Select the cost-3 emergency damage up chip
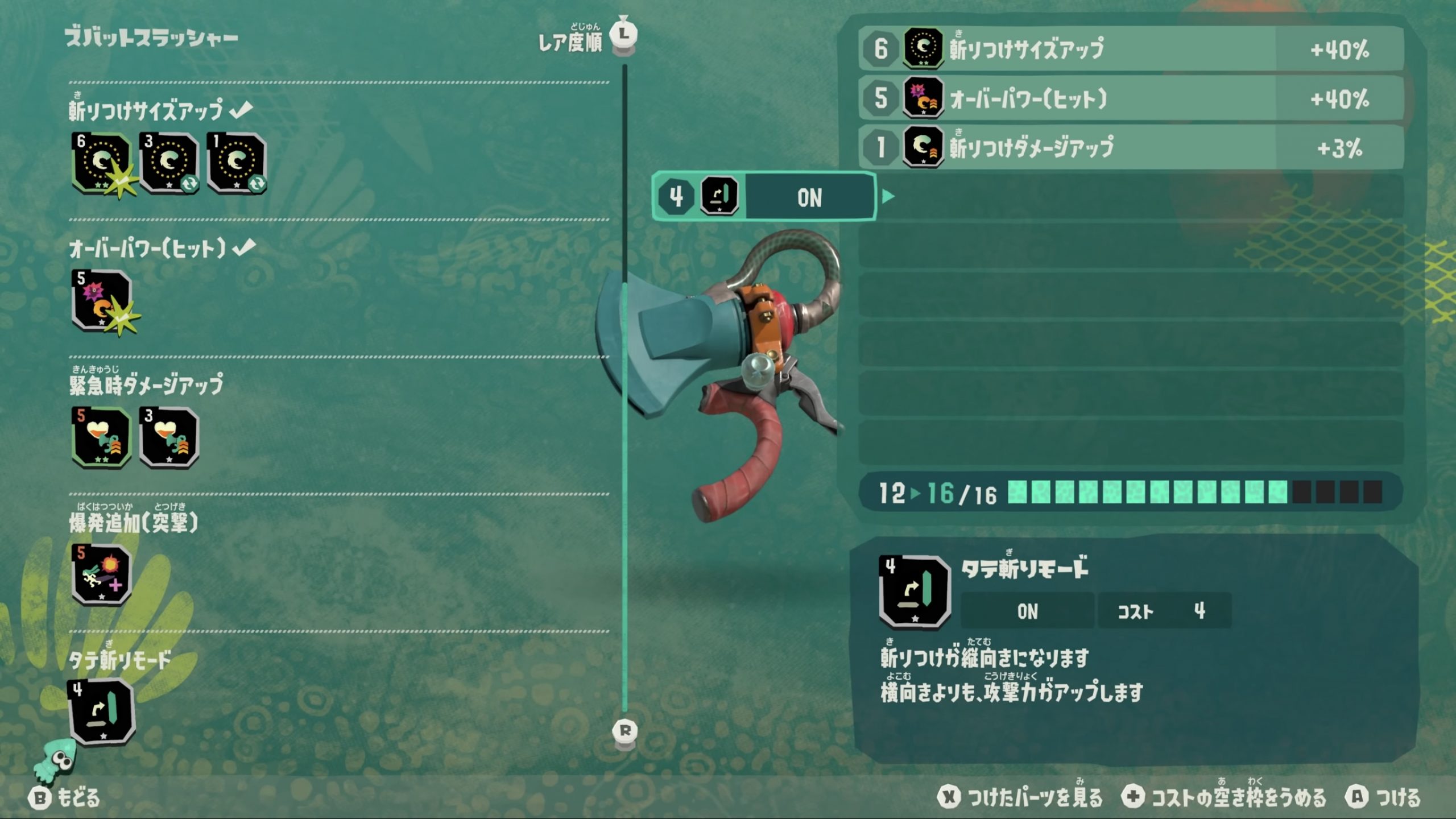1456x819 pixels. [x=169, y=437]
